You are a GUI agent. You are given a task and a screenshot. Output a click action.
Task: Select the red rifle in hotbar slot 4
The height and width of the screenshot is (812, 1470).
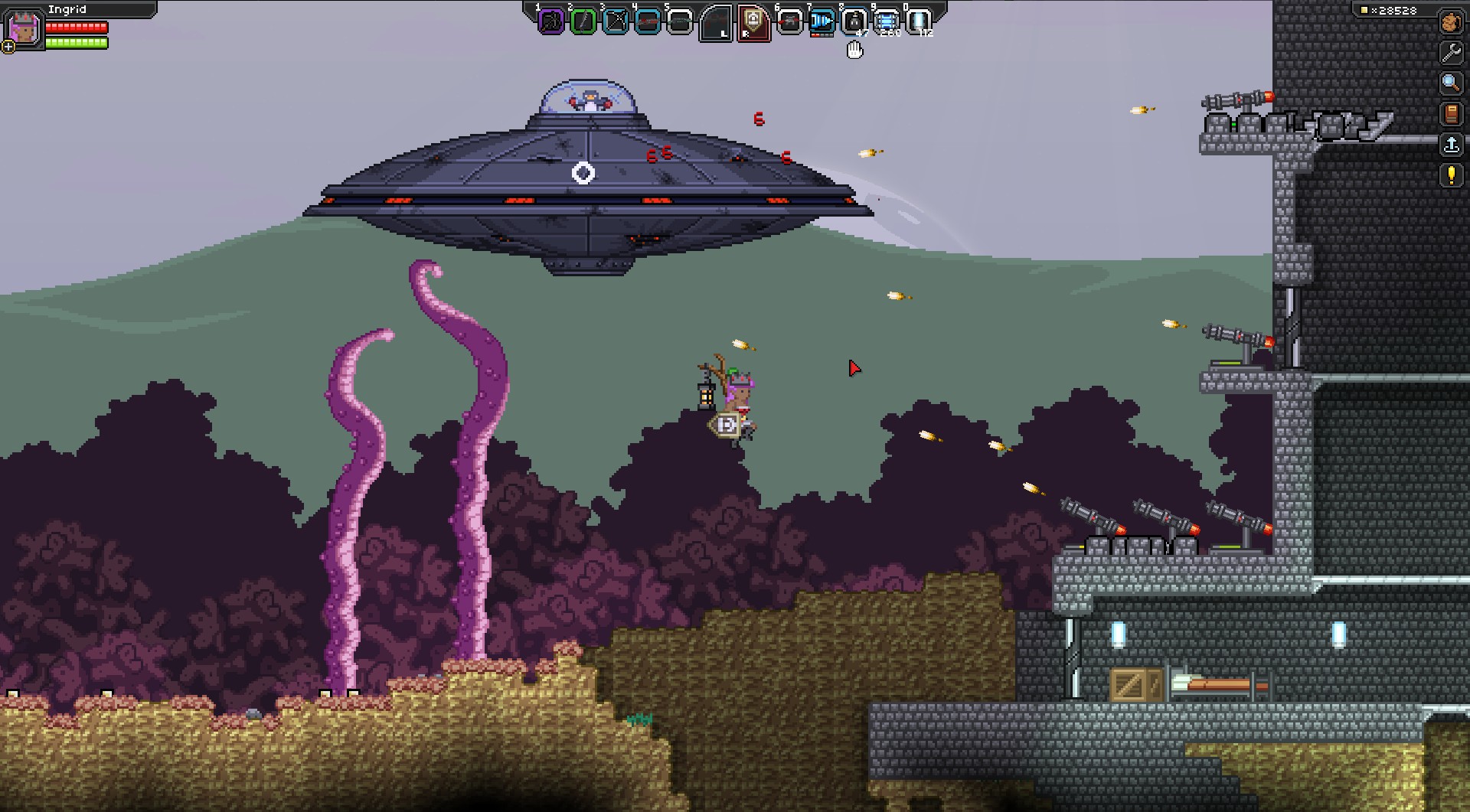pos(648,21)
